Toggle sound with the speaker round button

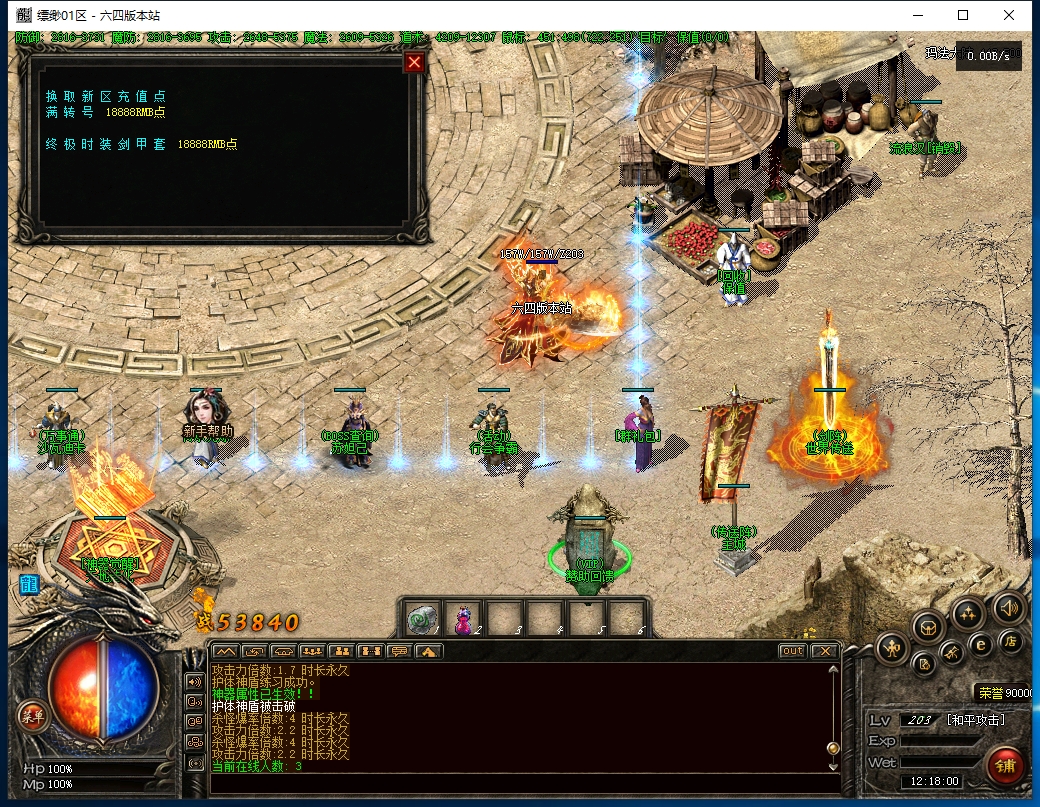click(1007, 607)
